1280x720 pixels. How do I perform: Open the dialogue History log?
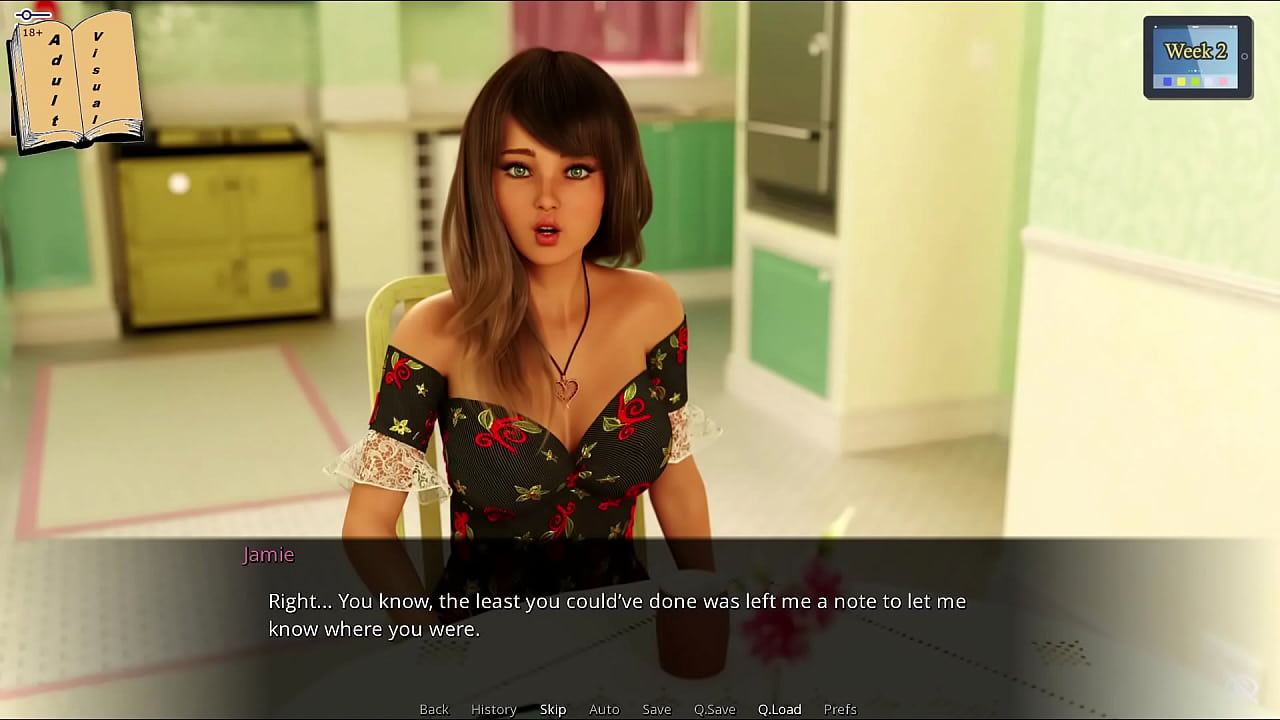(x=493, y=709)
